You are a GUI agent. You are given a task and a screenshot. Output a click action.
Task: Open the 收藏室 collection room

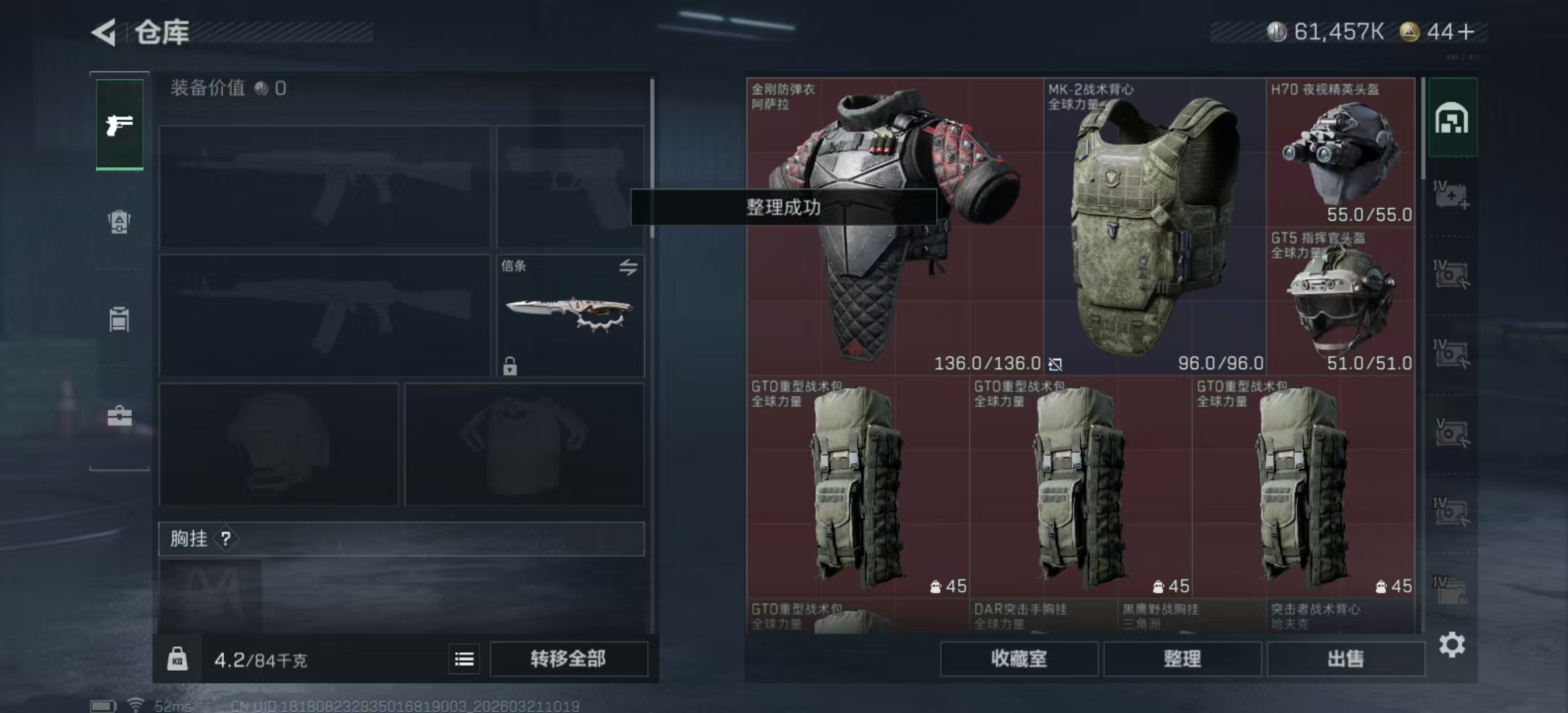pos(1018,659)
